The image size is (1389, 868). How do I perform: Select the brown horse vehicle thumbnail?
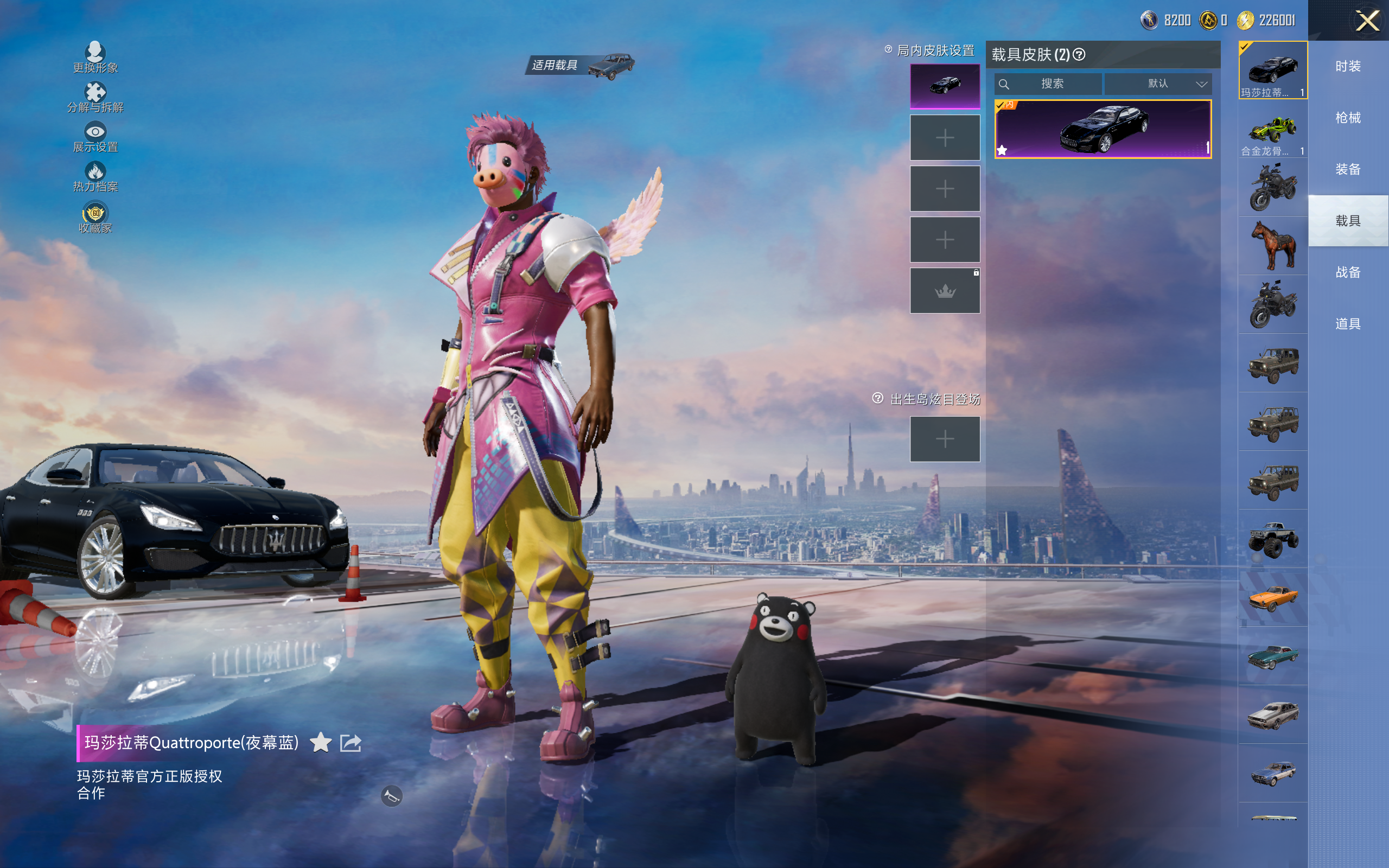pos(1272,246)
